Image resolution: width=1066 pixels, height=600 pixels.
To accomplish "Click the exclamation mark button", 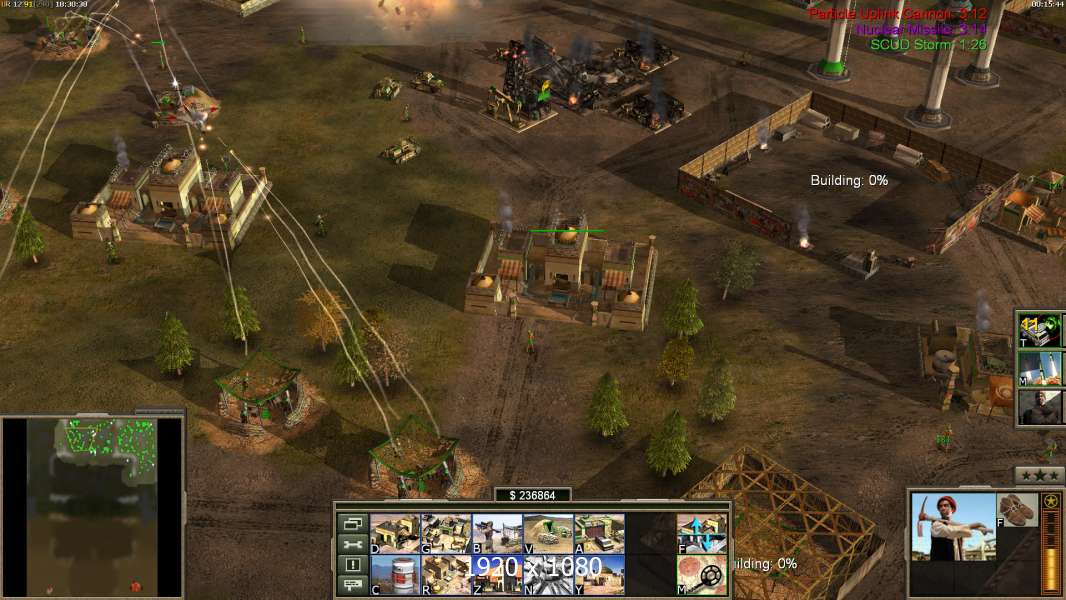I will [x=352, y=565].
